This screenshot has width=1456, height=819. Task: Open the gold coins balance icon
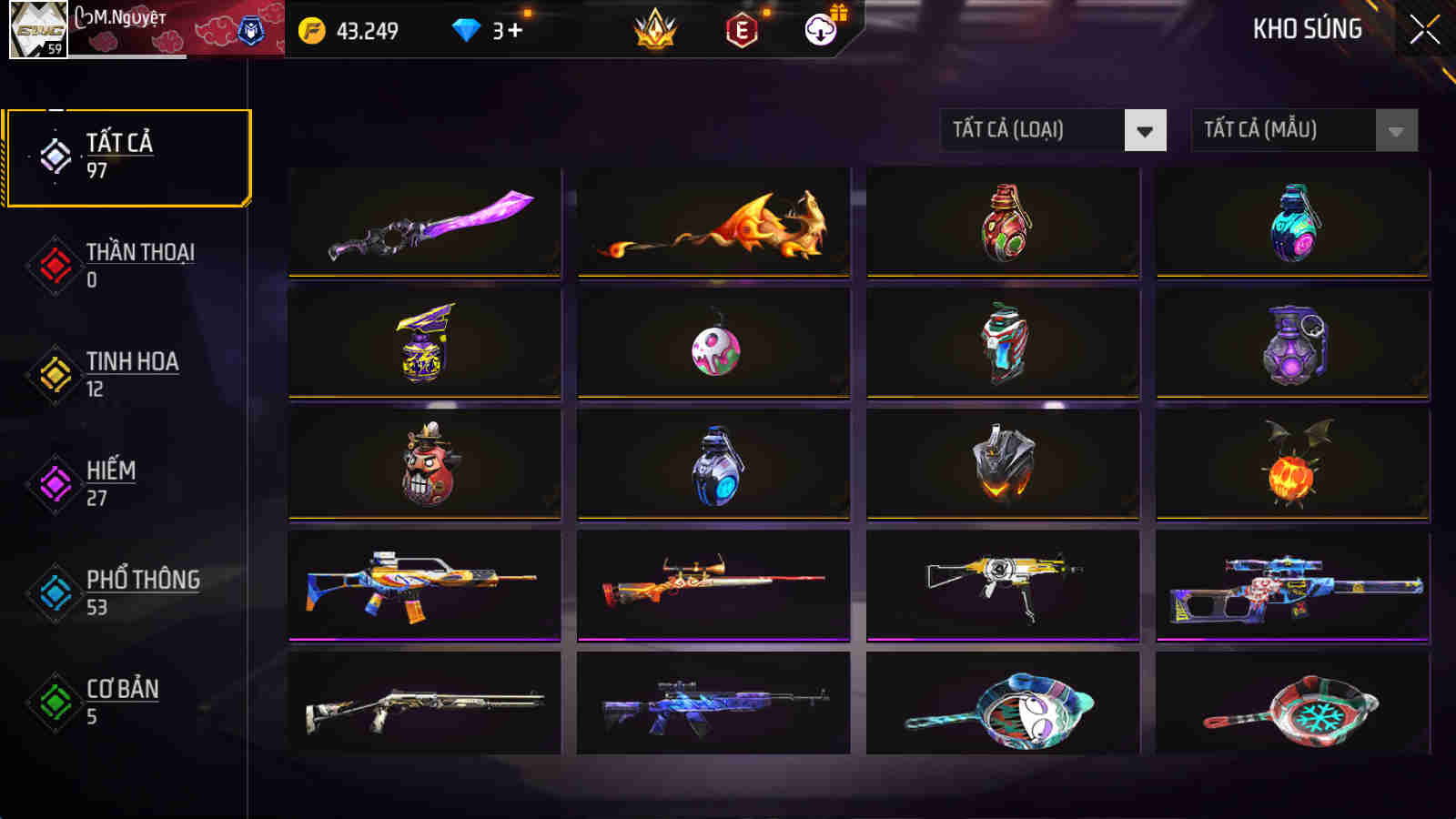tap(314, 29)
